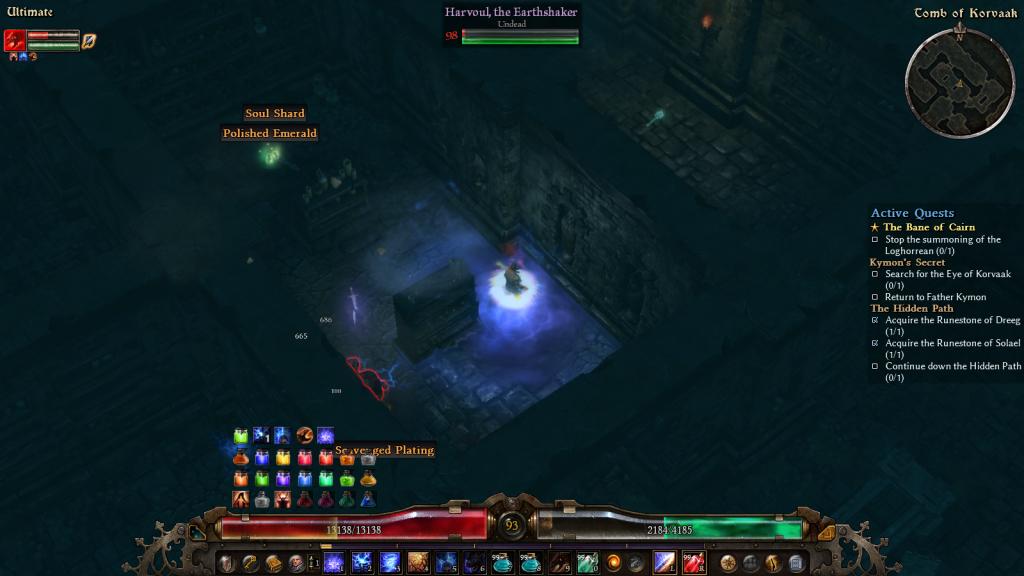Select The Hidden Path quest entry

pos(911,308)
